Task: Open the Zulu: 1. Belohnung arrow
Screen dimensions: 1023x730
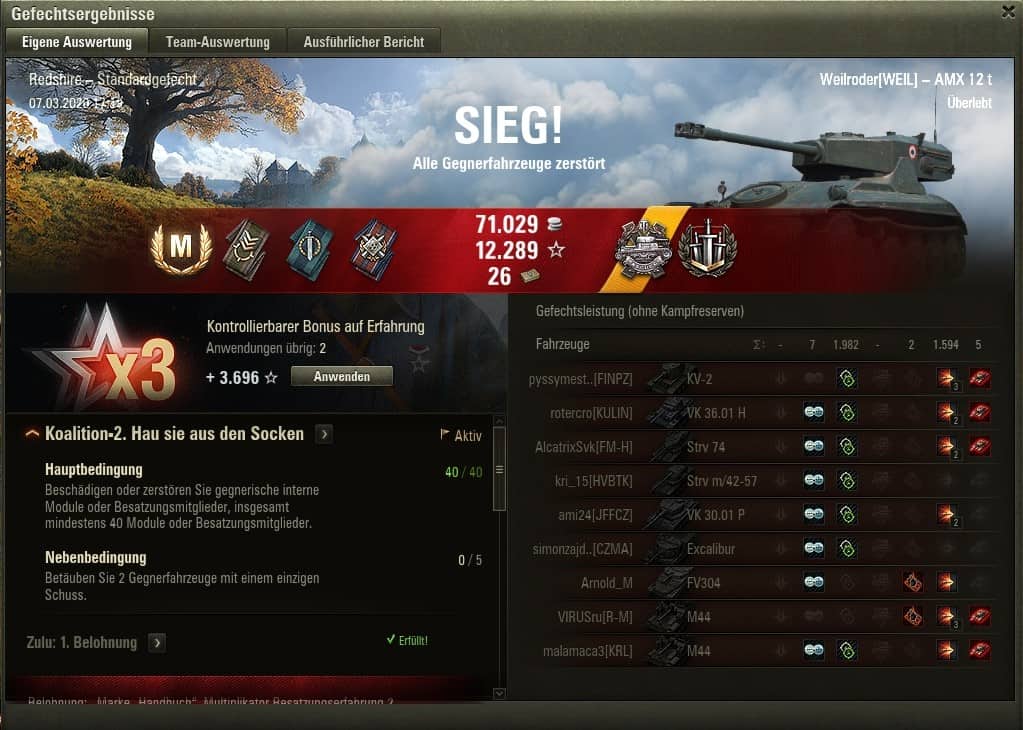Action: point(157,642)
